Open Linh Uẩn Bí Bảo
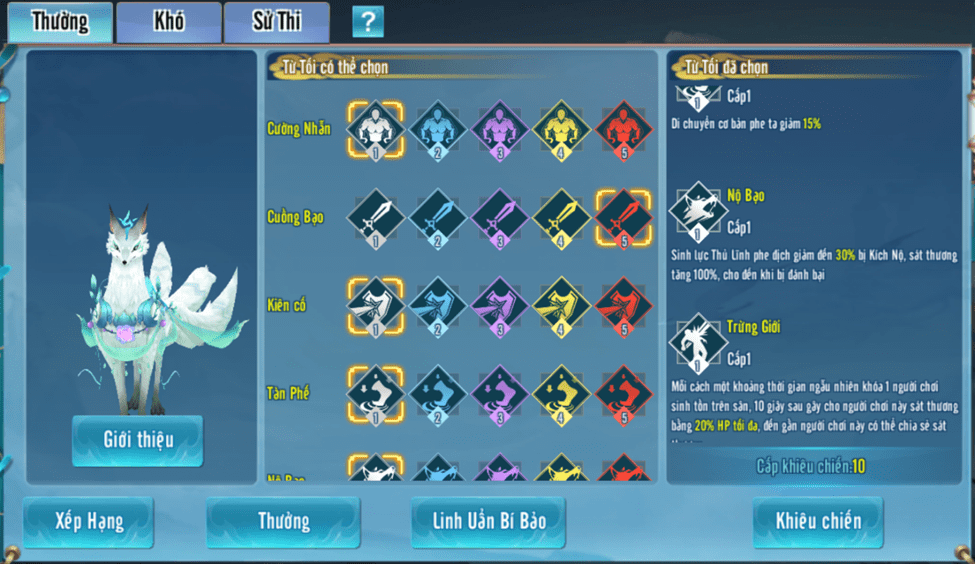975x564 pixels. coord(488,521)
